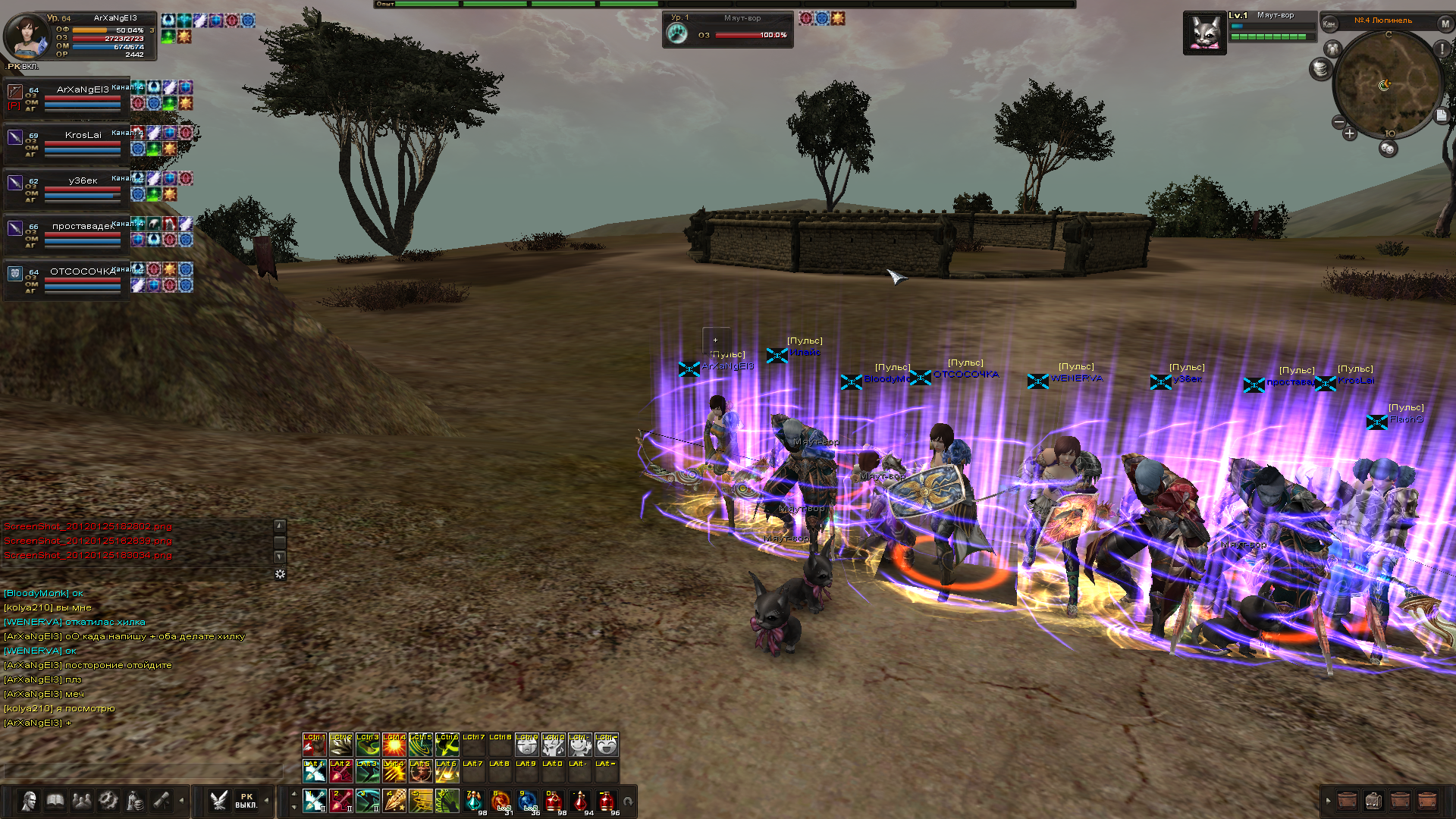Use the smiley emote in LCtrl 9 slot
The width and height of the screenshot is (1456, 819).
[527, 745]
